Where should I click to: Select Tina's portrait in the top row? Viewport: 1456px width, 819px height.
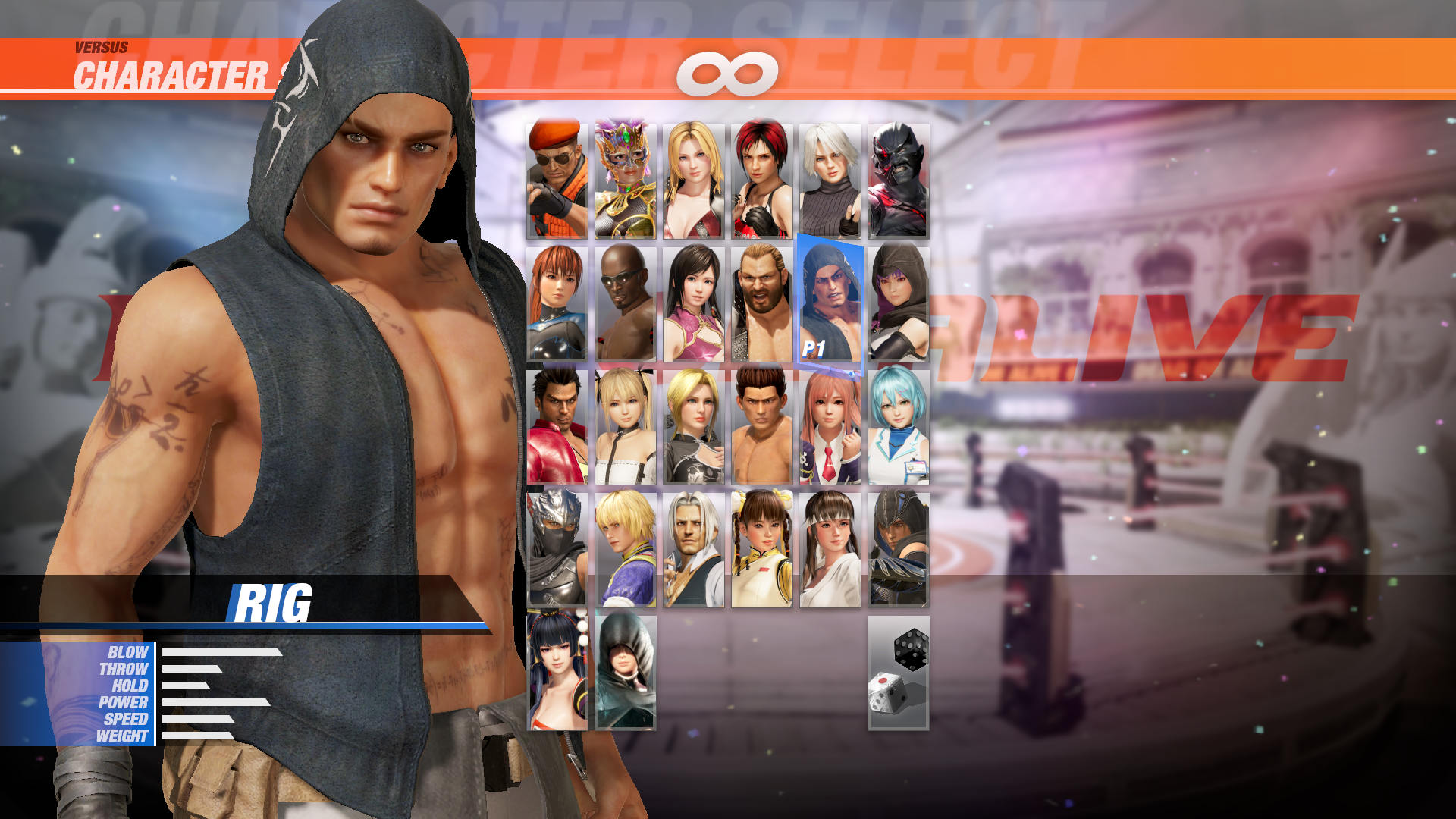pos(691,180)
